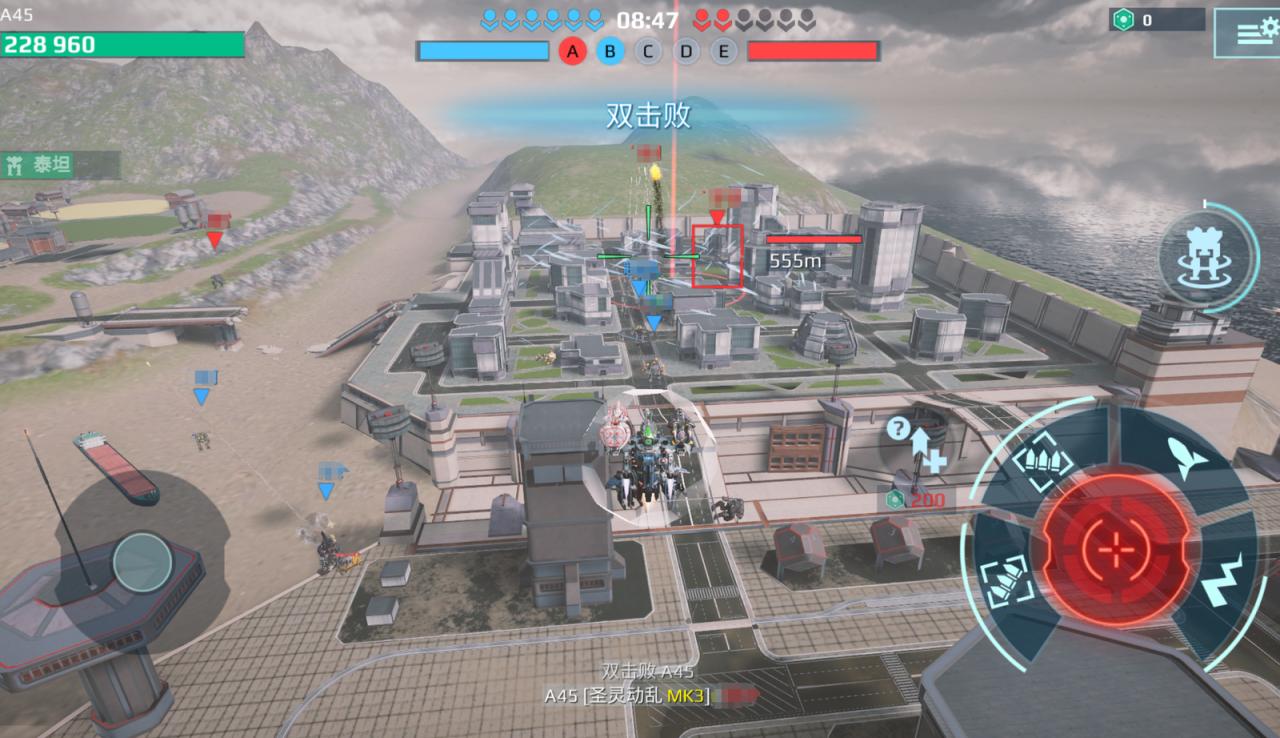Image resolution: width=1280 pixels, height=738 pixels.
Task: Tap the question mark help icon
Action: click(897, 430)
